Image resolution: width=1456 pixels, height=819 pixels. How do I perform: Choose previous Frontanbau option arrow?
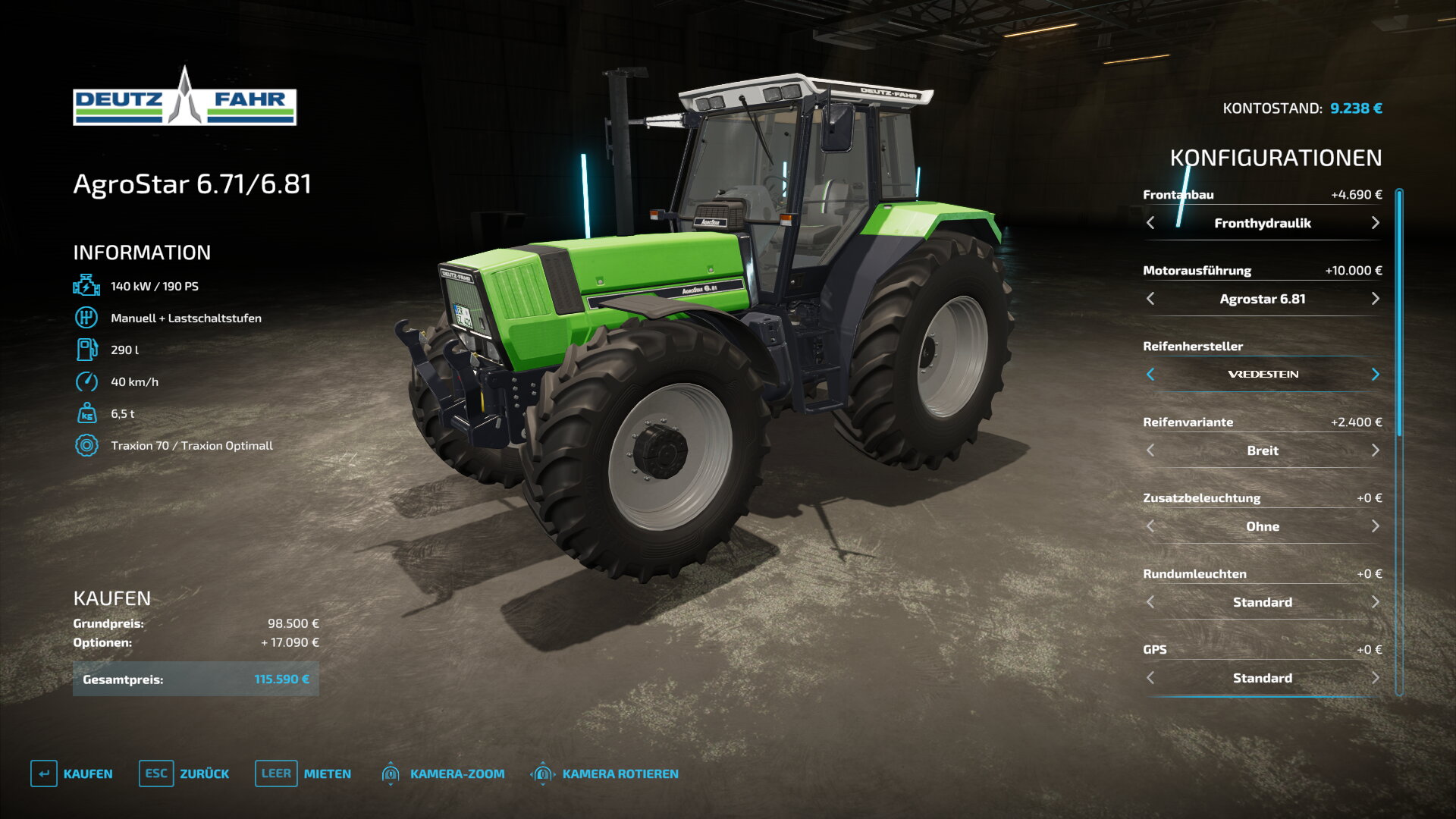click(1150, 223)
